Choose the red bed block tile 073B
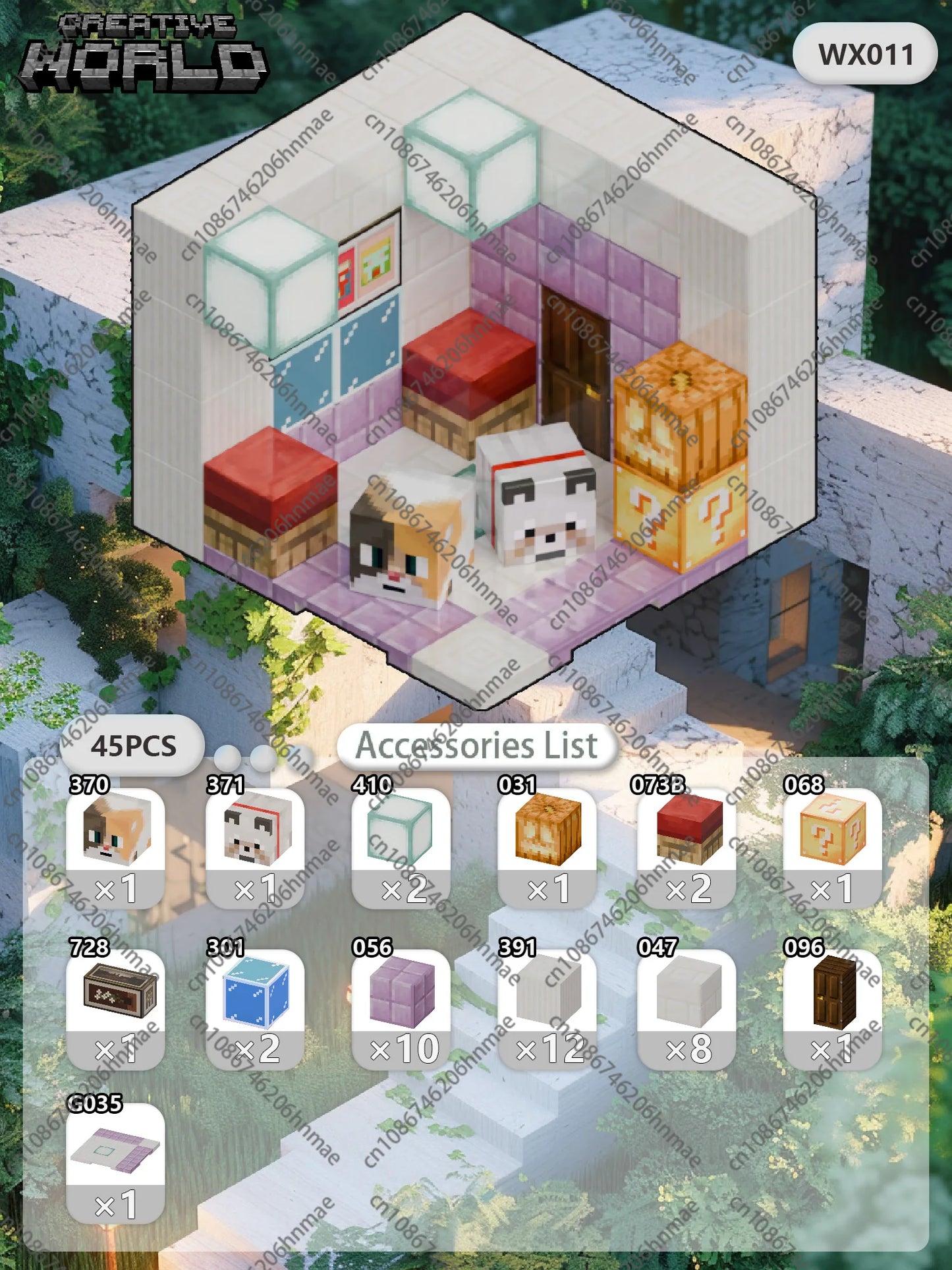Image resolution: width=952 pixels, height=1270 pixels. (x=686, y=847)
